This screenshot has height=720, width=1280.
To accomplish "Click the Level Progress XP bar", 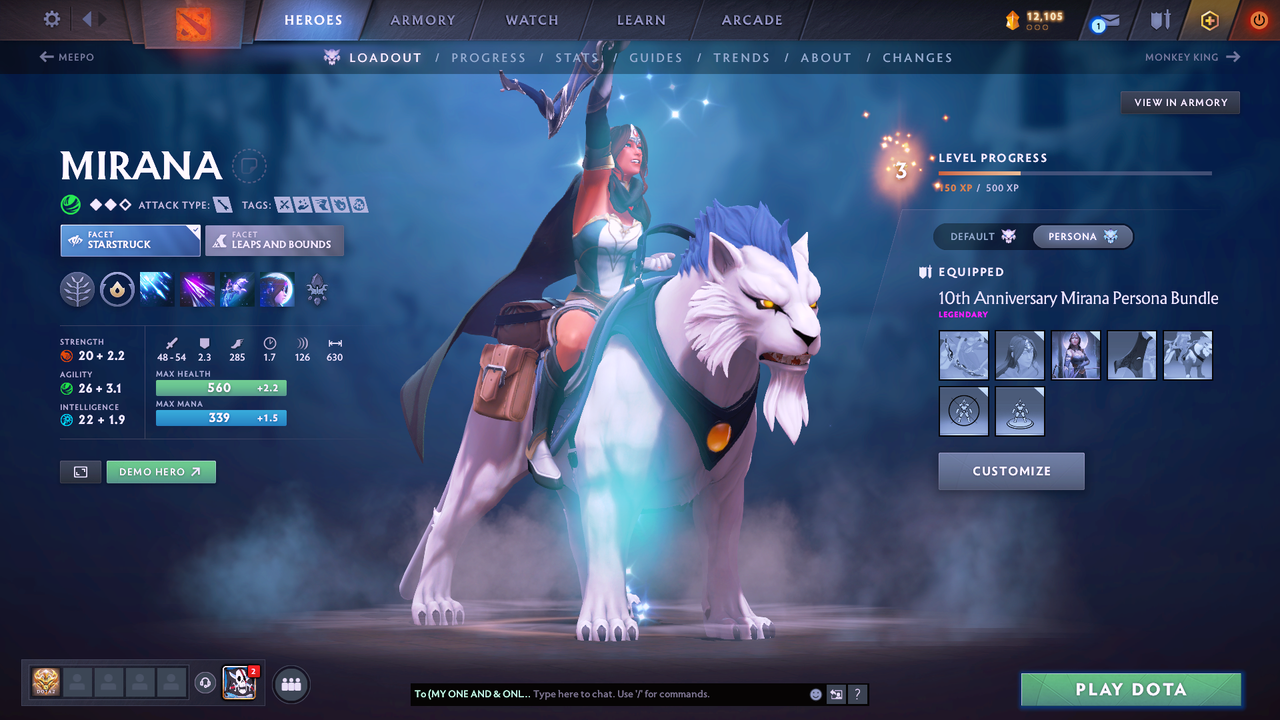I will (1075, 172).
